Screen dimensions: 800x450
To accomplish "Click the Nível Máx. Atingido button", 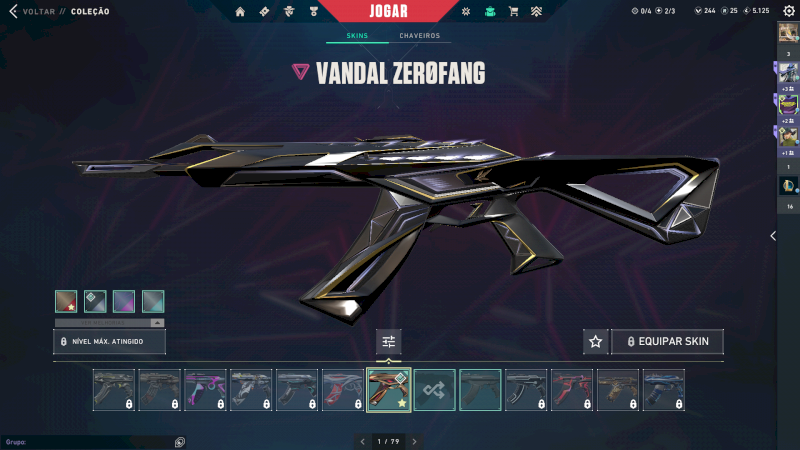I will point(109,342).
